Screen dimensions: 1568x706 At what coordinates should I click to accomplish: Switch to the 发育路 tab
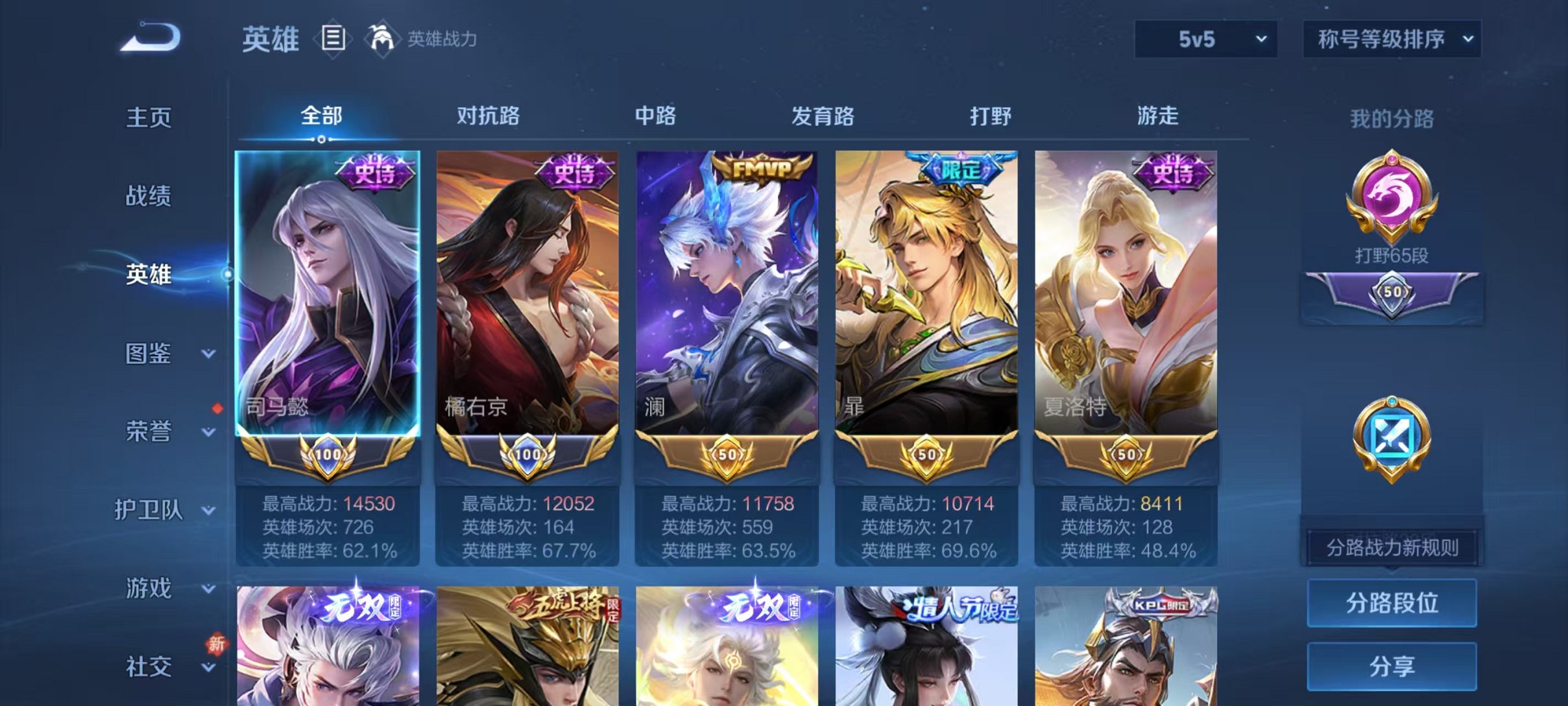point(823,117)
